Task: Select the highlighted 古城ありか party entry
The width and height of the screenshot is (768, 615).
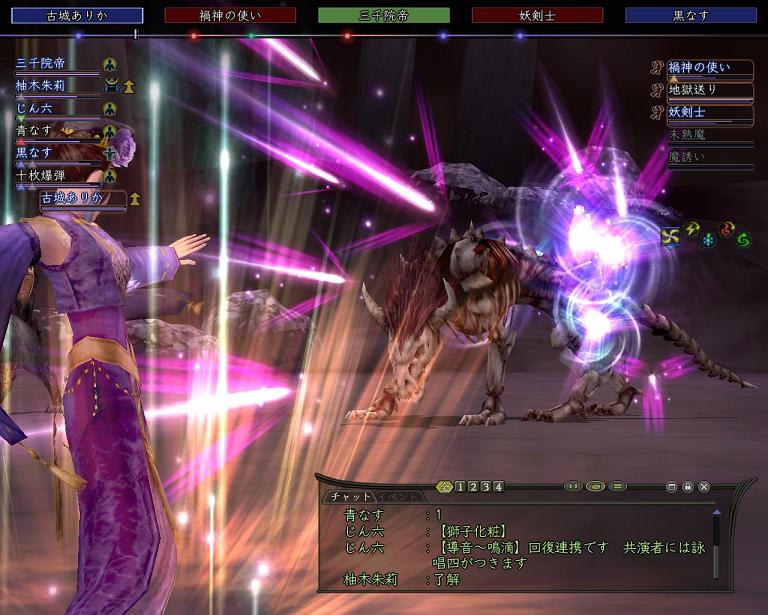Action: tap(74, 199)
